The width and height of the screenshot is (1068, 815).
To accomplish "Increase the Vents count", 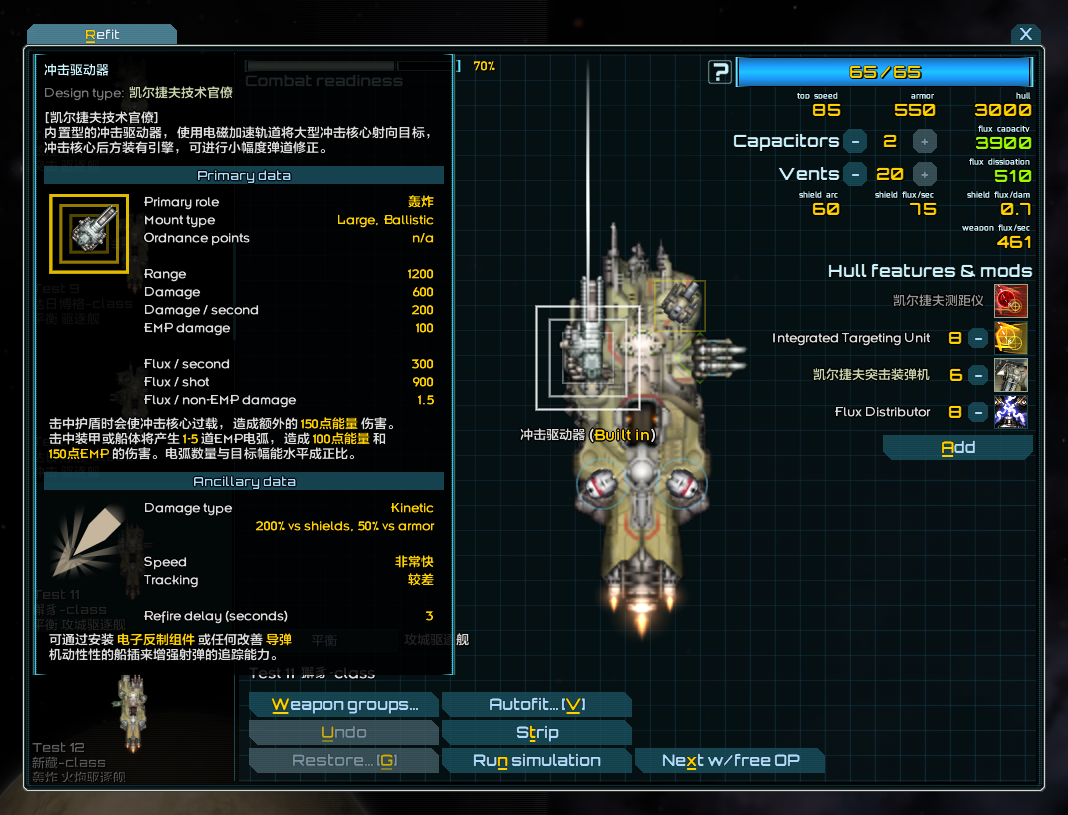I will click(x=925, y=174).
